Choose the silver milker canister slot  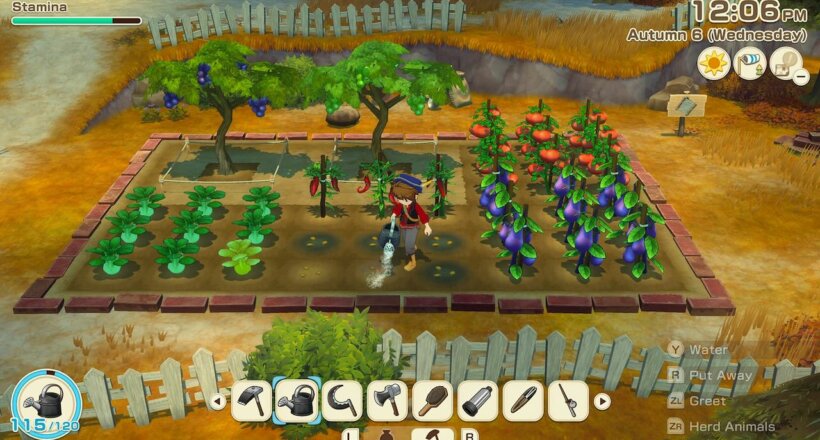coord(477,401)
